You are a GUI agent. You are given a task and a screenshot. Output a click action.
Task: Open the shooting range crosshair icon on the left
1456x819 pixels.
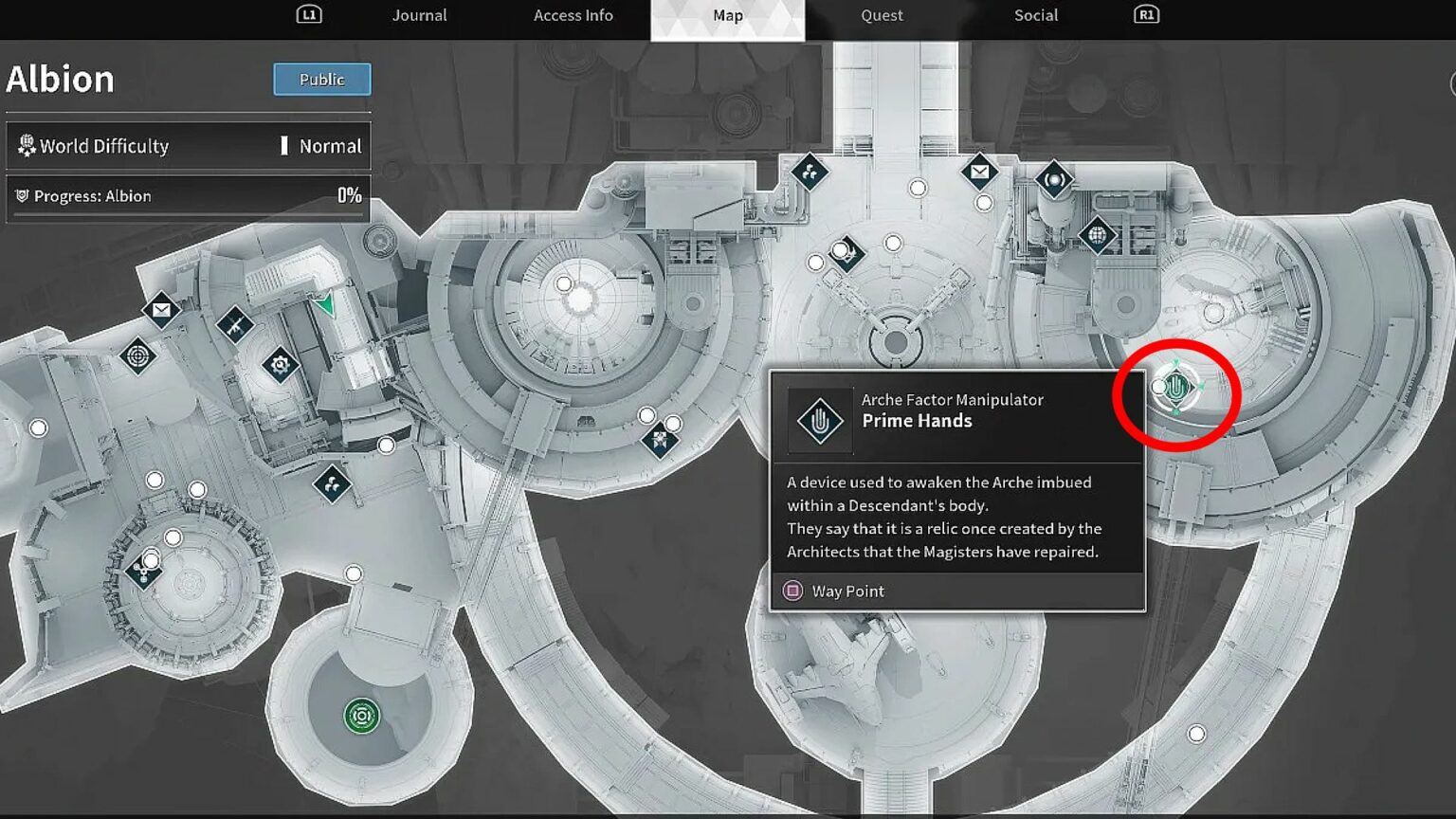137,355
